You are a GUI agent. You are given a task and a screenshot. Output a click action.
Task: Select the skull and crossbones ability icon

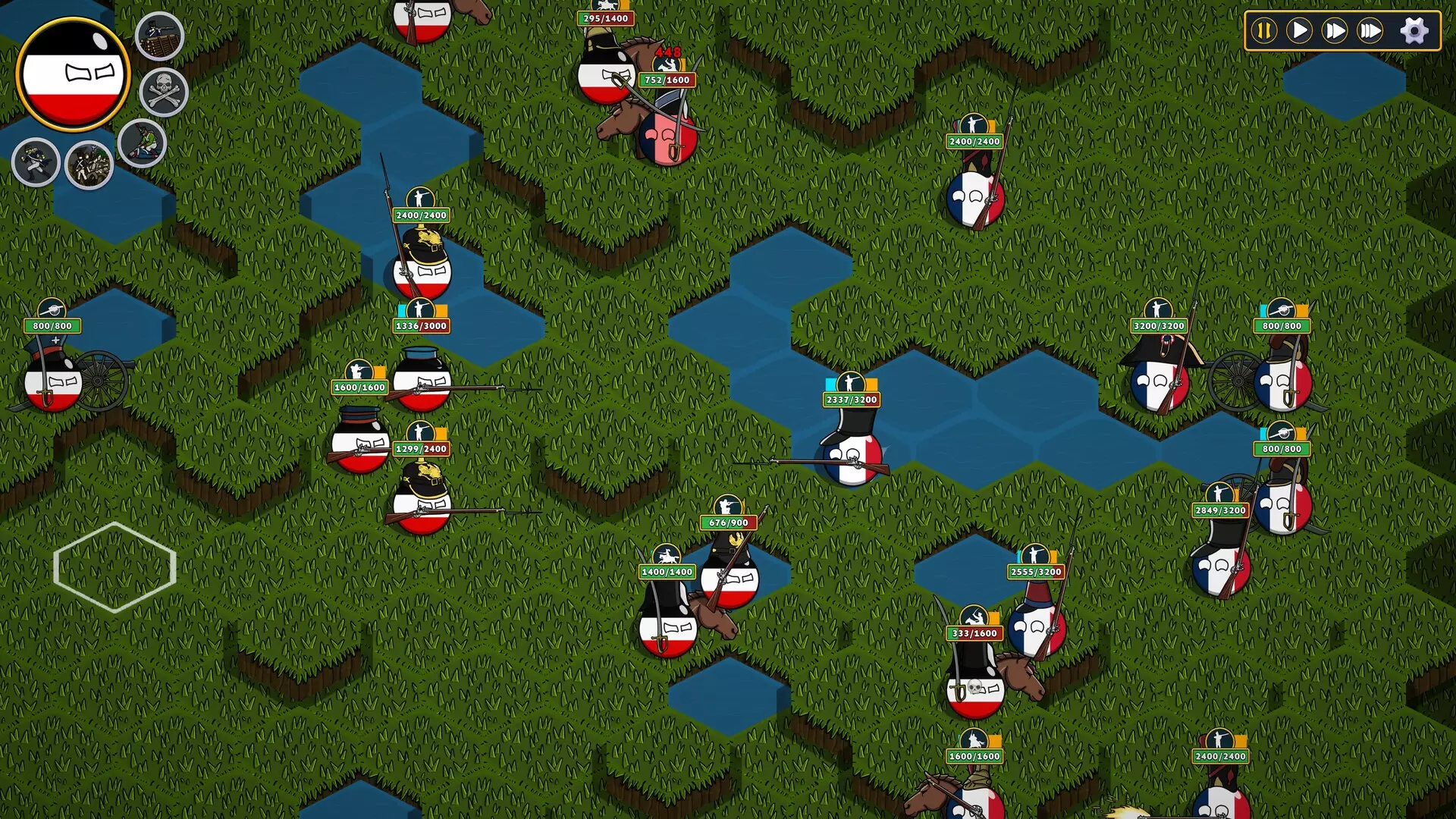(162, 93)
